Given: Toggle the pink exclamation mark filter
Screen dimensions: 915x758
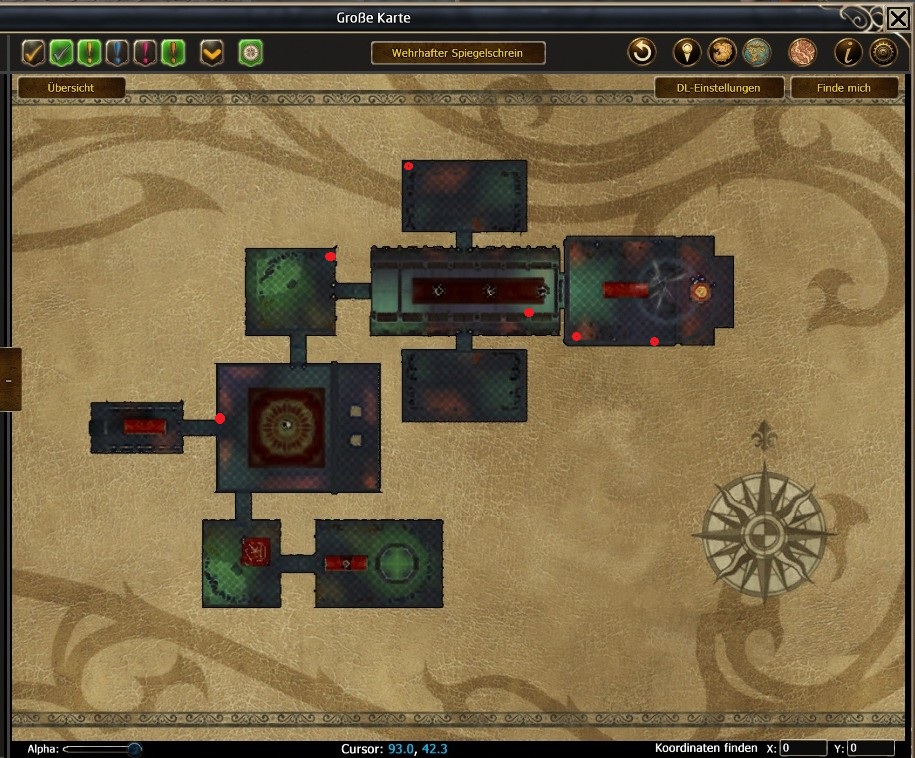Looking at the screenshot, I should 146,52.
